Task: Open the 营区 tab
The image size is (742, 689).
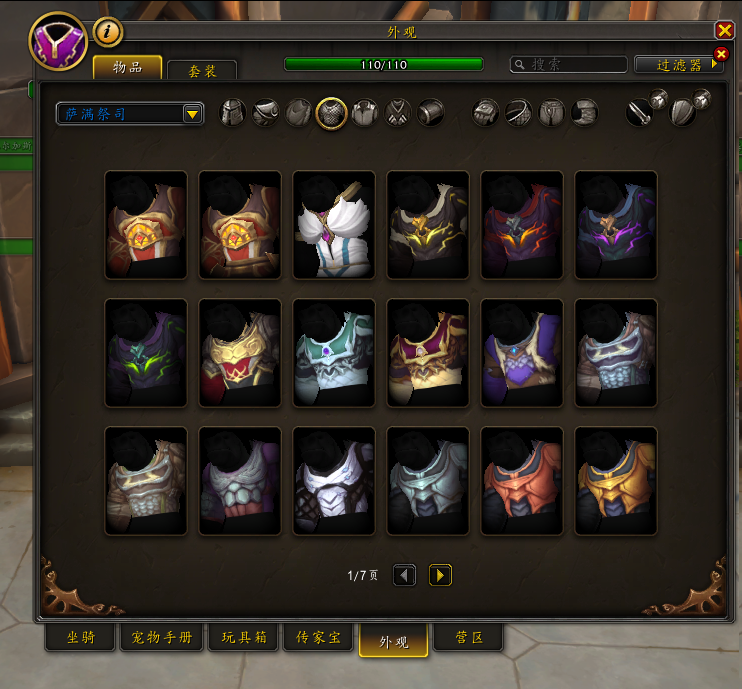Action: tap(468, 638)
